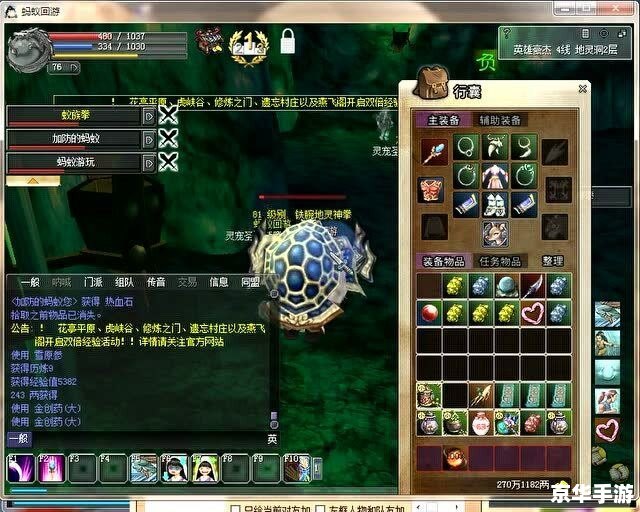This screenshot has height=512, width=640.
Task: Click the 整理 sort button
Action: pyautogui.click(x=553, y=261)
